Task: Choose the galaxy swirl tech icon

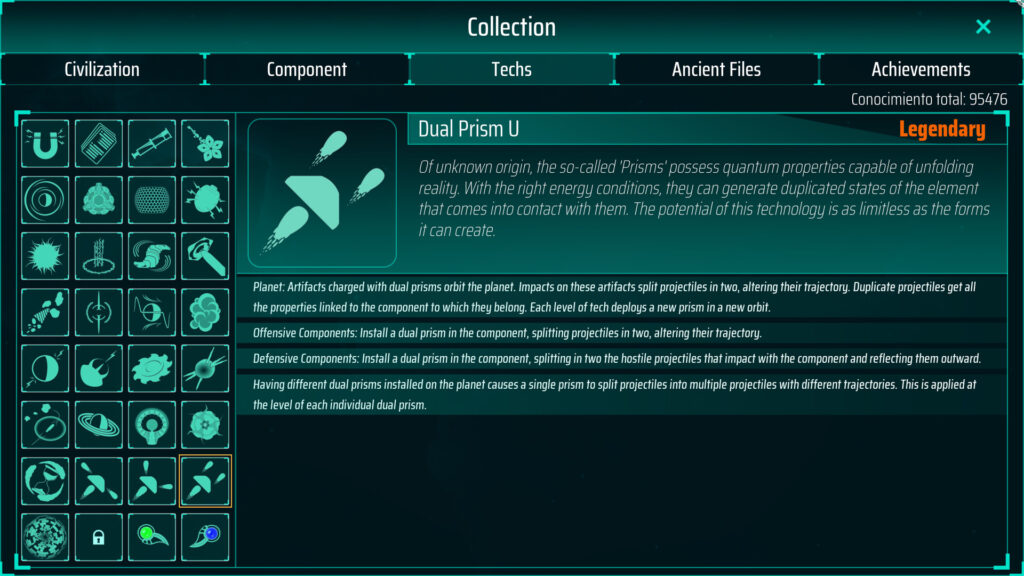Action: pyautogui.click(x=152, y=369)
